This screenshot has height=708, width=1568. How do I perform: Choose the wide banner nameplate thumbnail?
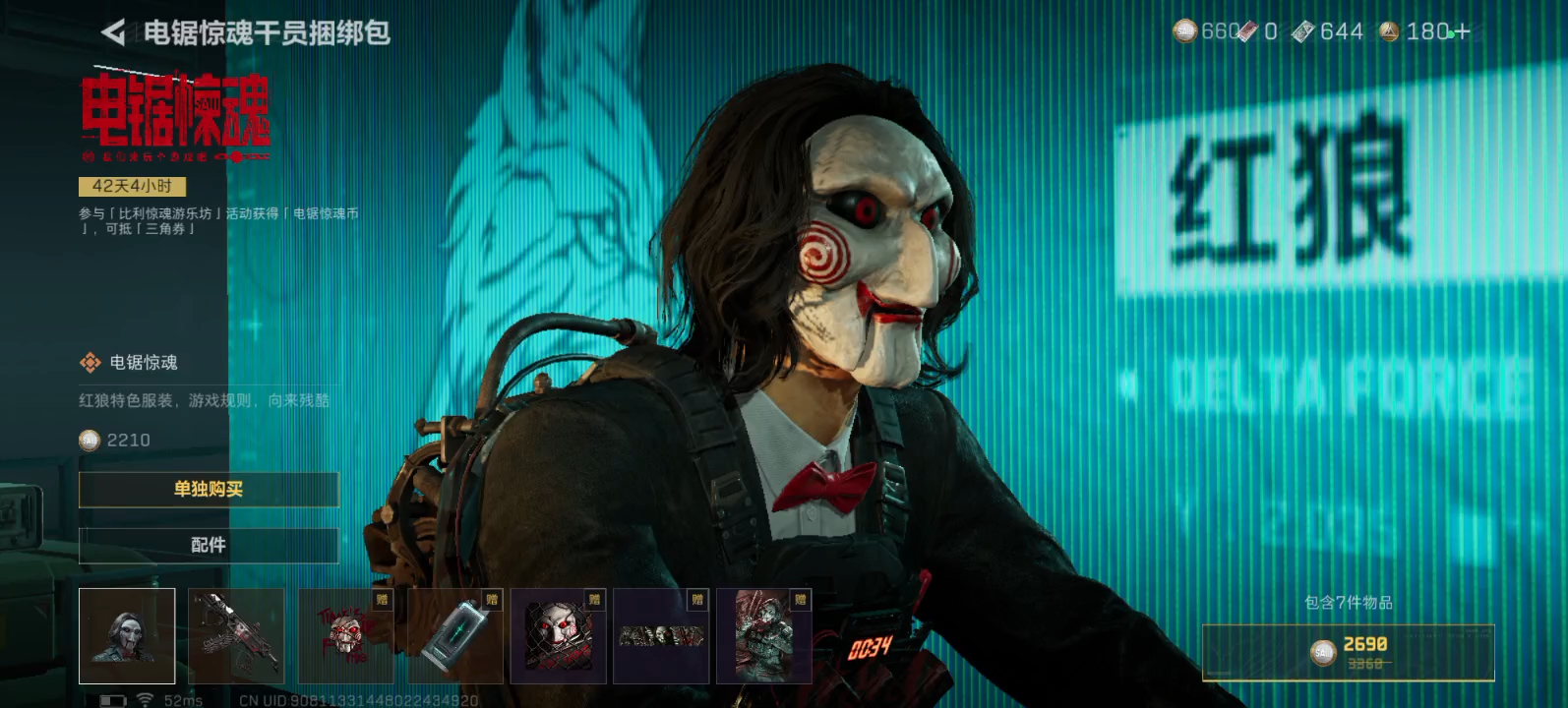661,636
